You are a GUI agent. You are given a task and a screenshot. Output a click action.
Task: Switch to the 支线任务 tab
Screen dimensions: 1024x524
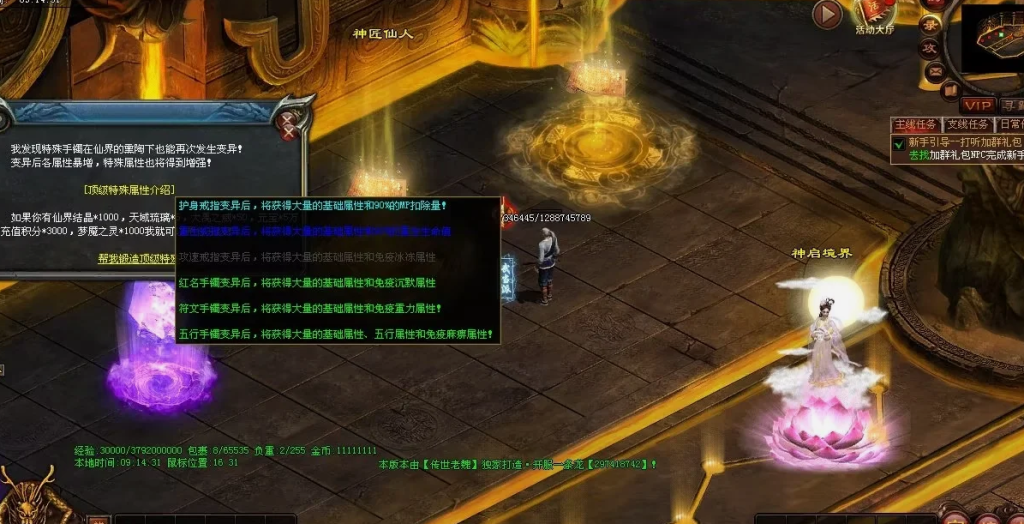point(967,125)
